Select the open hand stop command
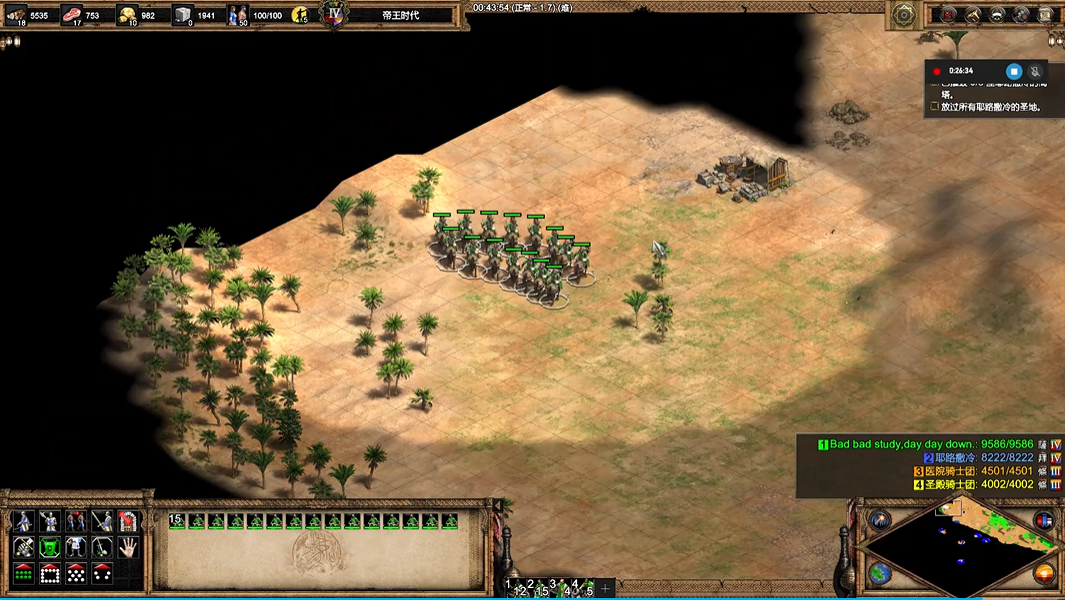 point(128,547)
